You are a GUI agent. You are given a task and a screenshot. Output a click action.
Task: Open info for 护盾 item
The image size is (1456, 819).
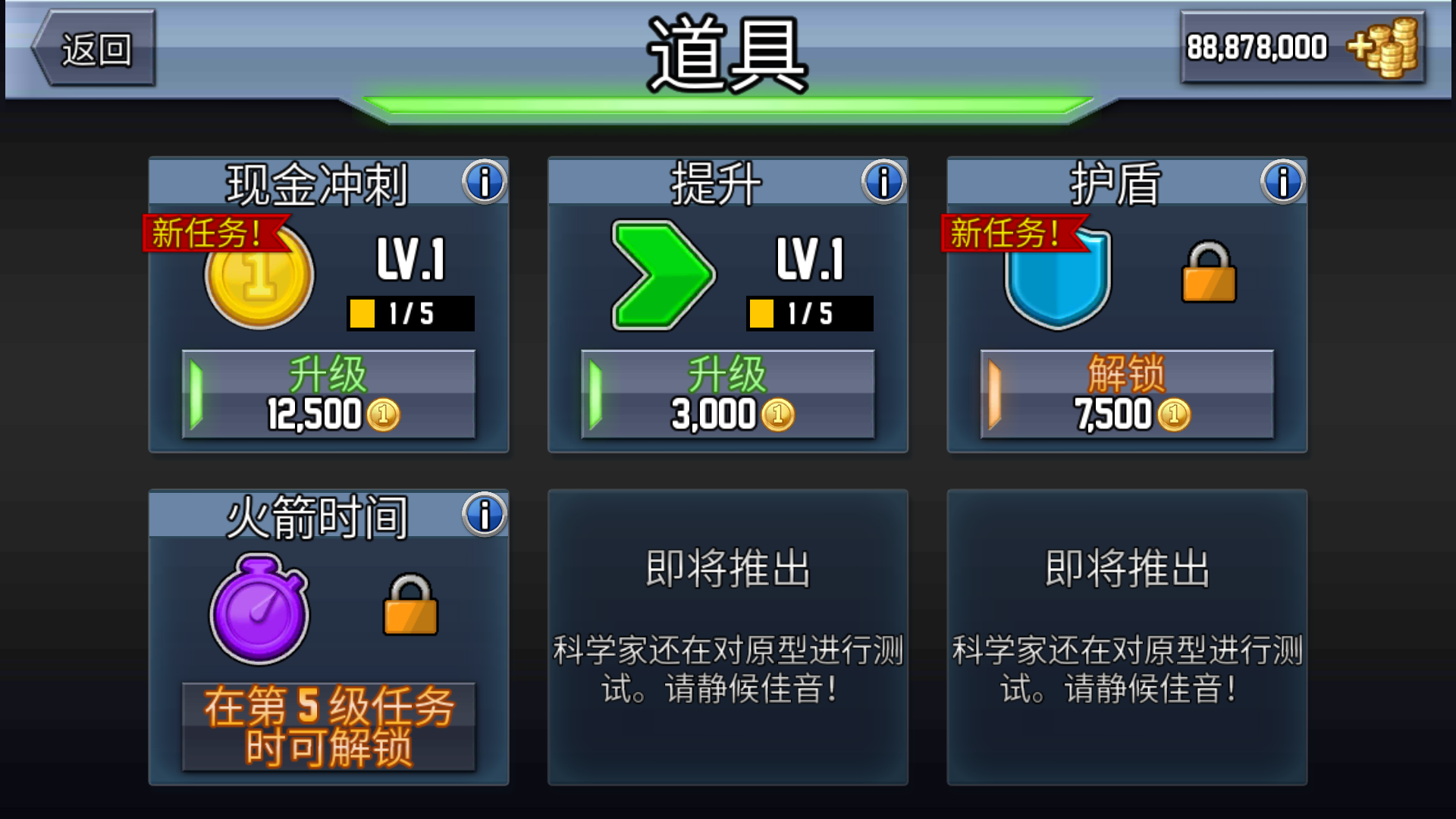pos(1282,180)
